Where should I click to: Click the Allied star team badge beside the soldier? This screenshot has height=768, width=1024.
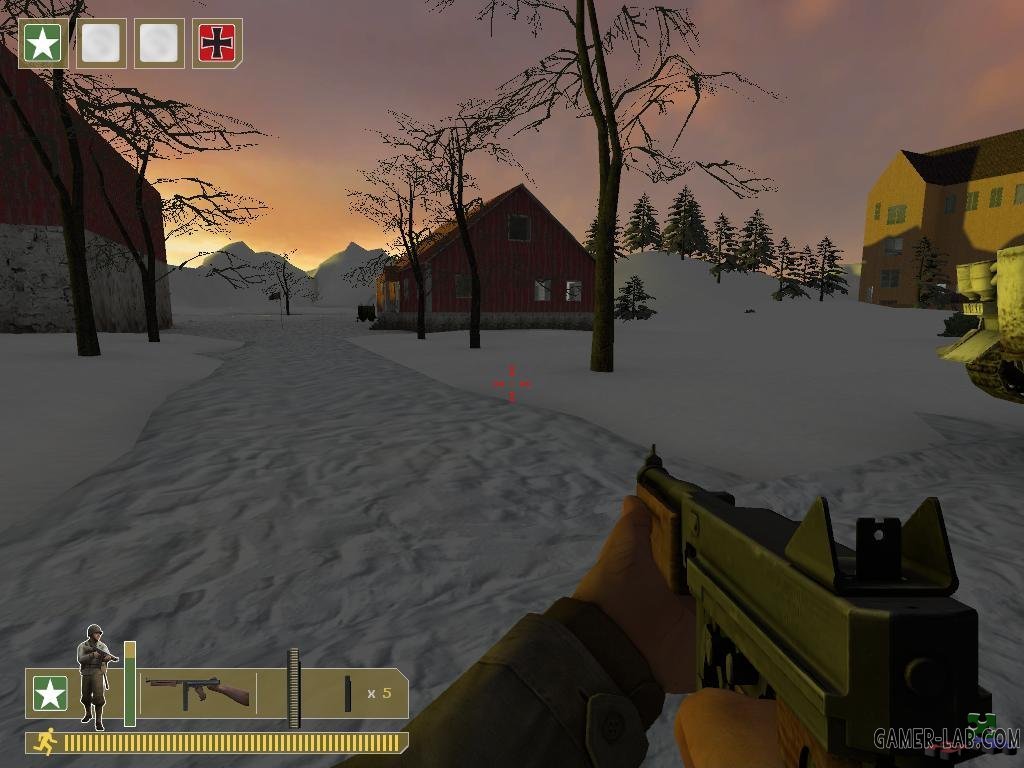click(50, 693)
